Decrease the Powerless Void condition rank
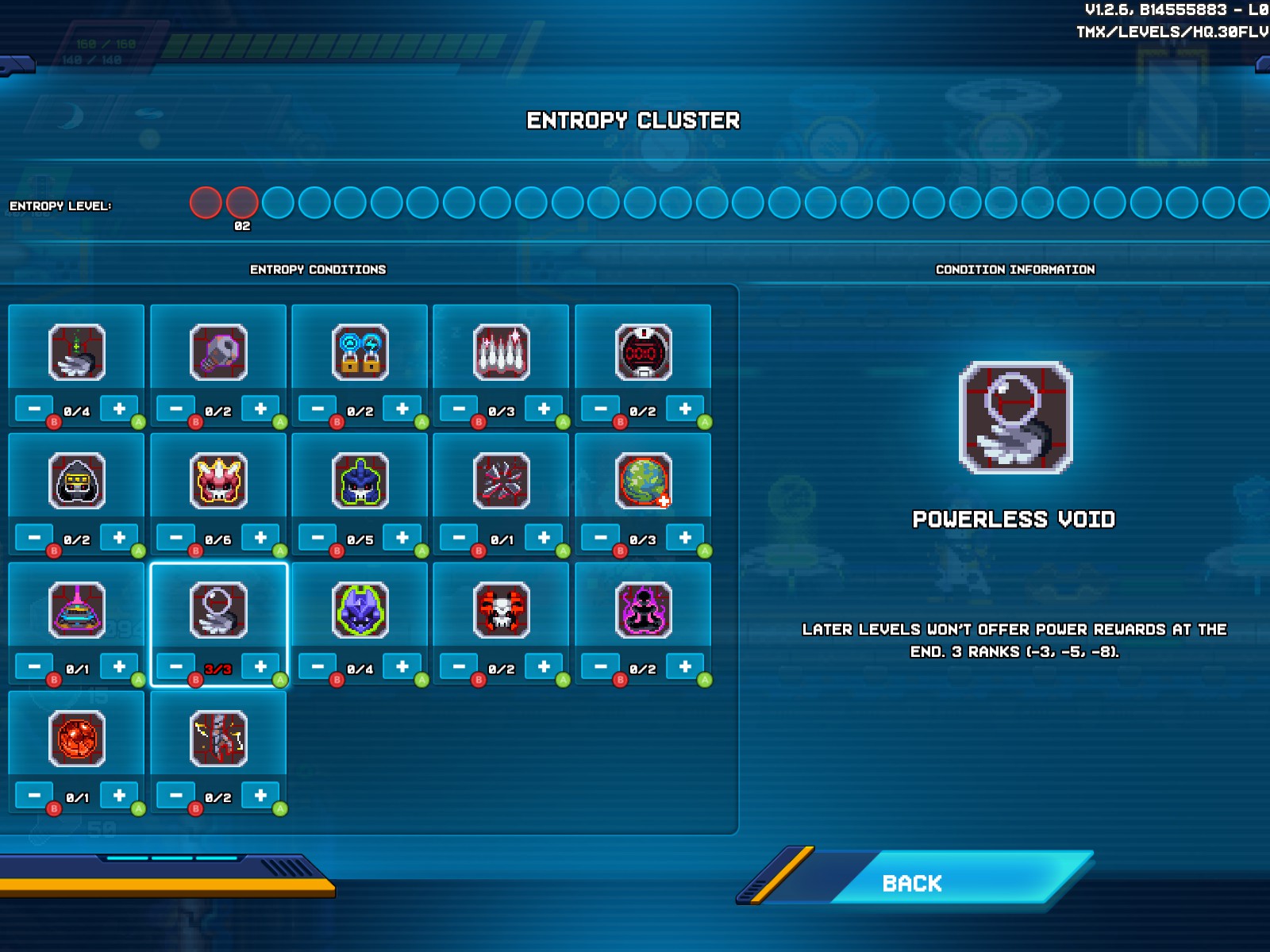Screen dimensions: 1270x952 pos(176,666)
